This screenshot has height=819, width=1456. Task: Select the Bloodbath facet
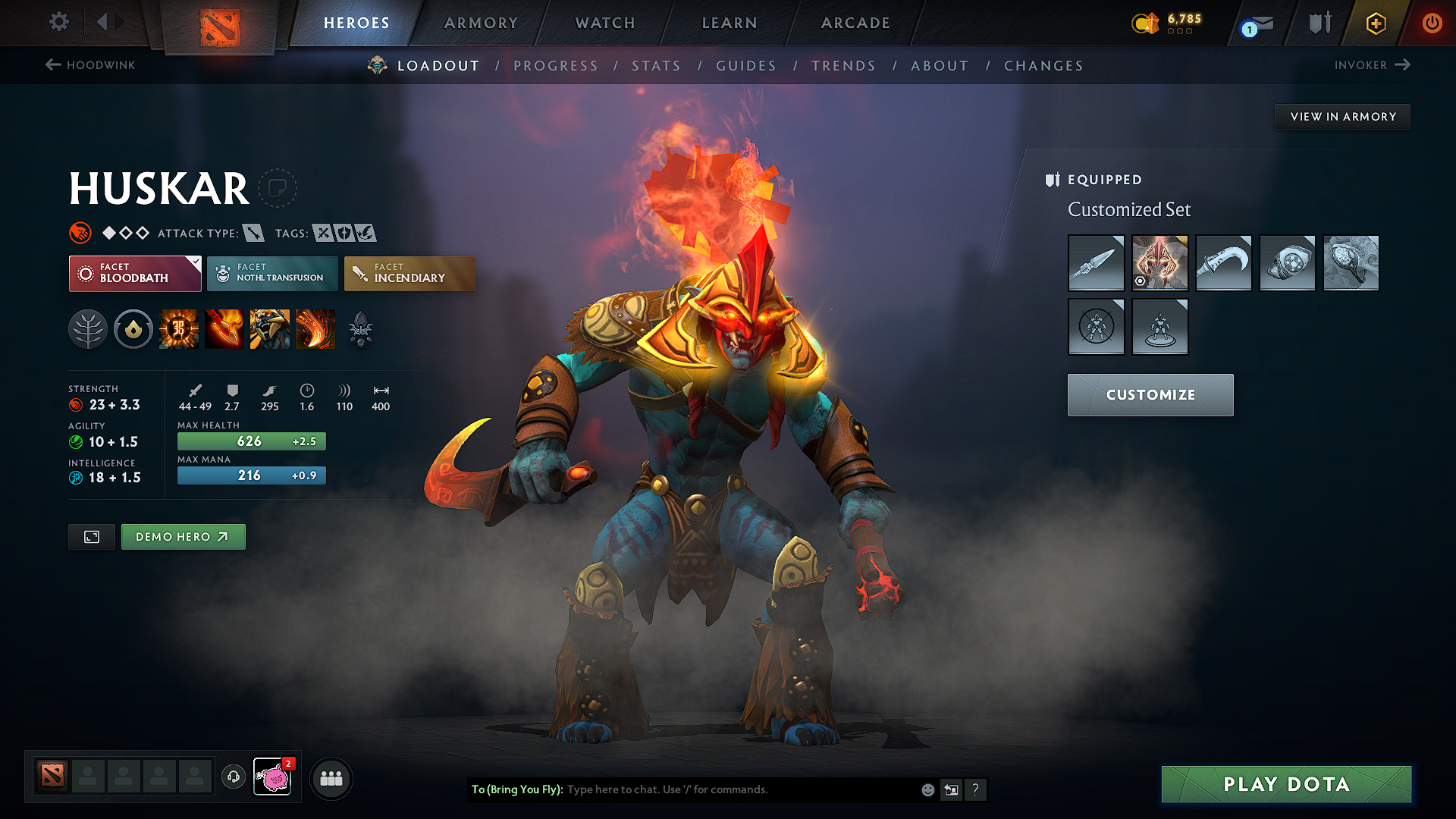135,274
